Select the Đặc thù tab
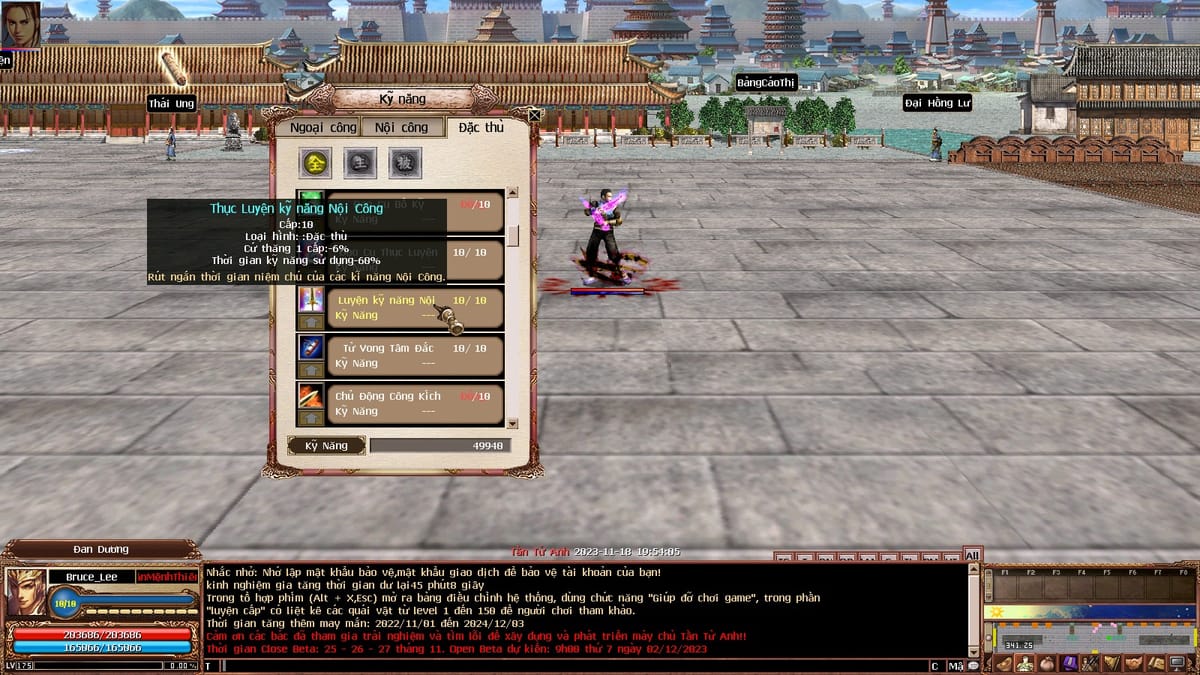Screen dimensions: 1200x675 [x=481, y=128]
